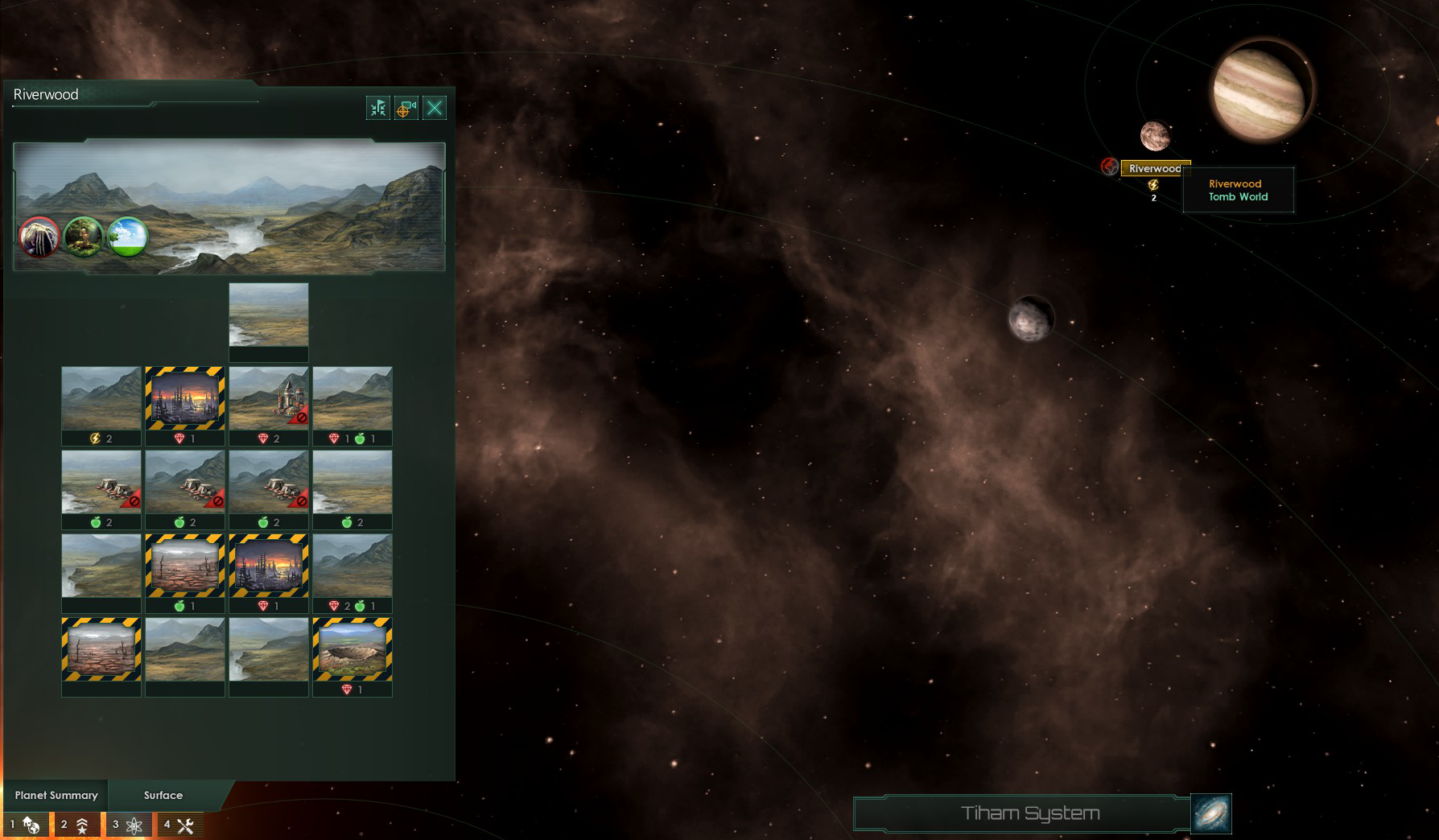Select the tile with the rocket tower building

point(269,399)
